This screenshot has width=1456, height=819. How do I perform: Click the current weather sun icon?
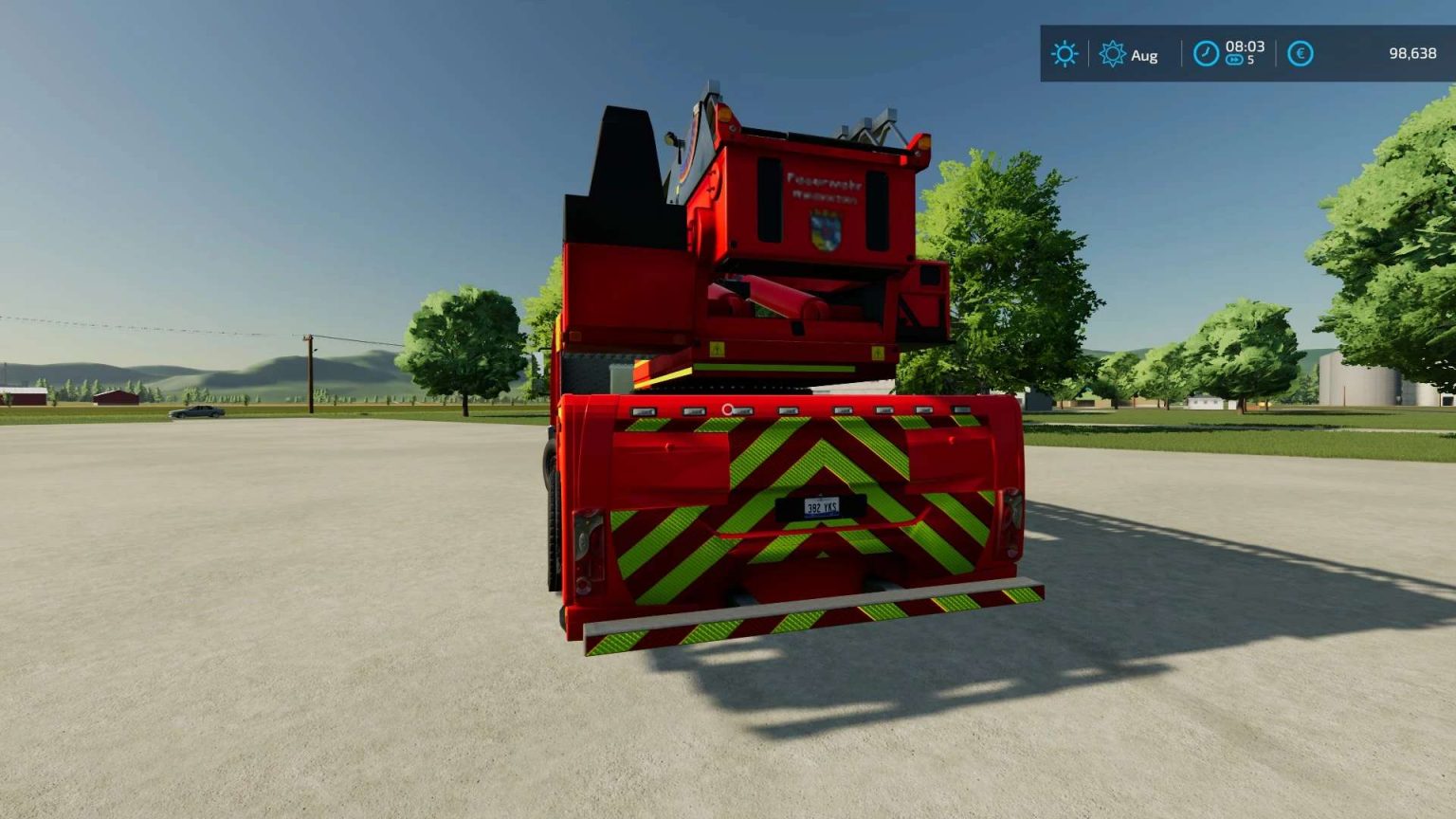[1065, 53]
